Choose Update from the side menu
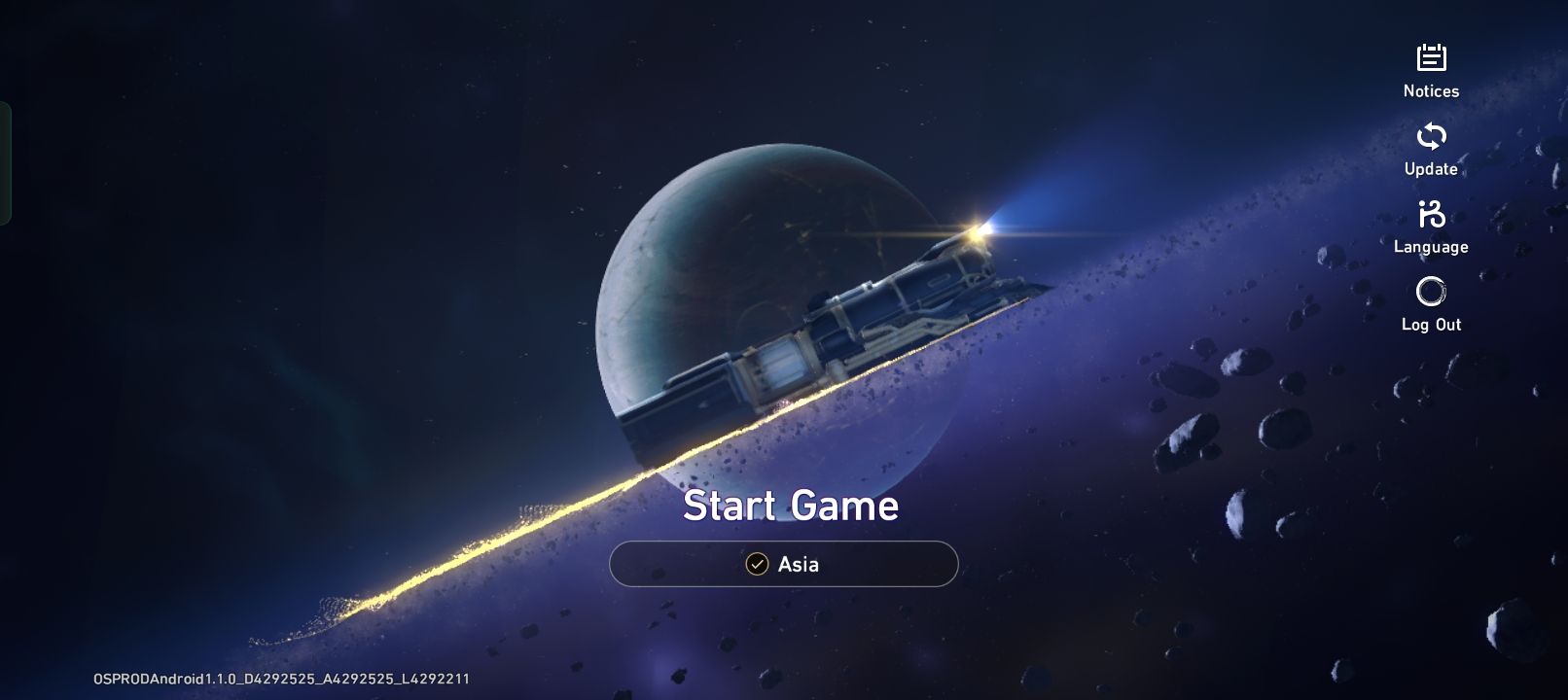 [1430, 168]
